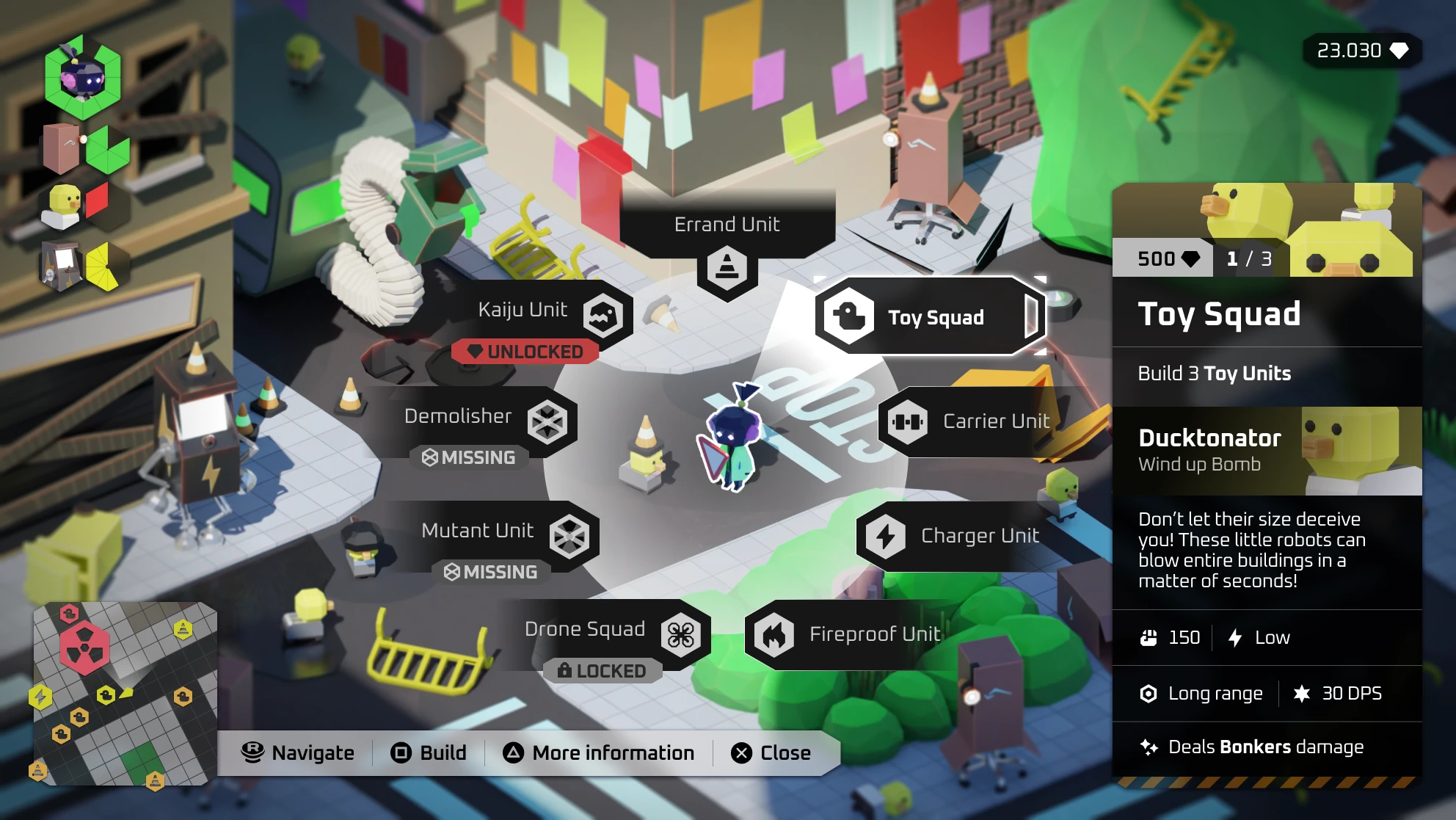Click the Charger Unit lightning icon
Image resolution: width=1456 pixels, height=820 pixels.
pyautogui.click(x=887, y=535)
